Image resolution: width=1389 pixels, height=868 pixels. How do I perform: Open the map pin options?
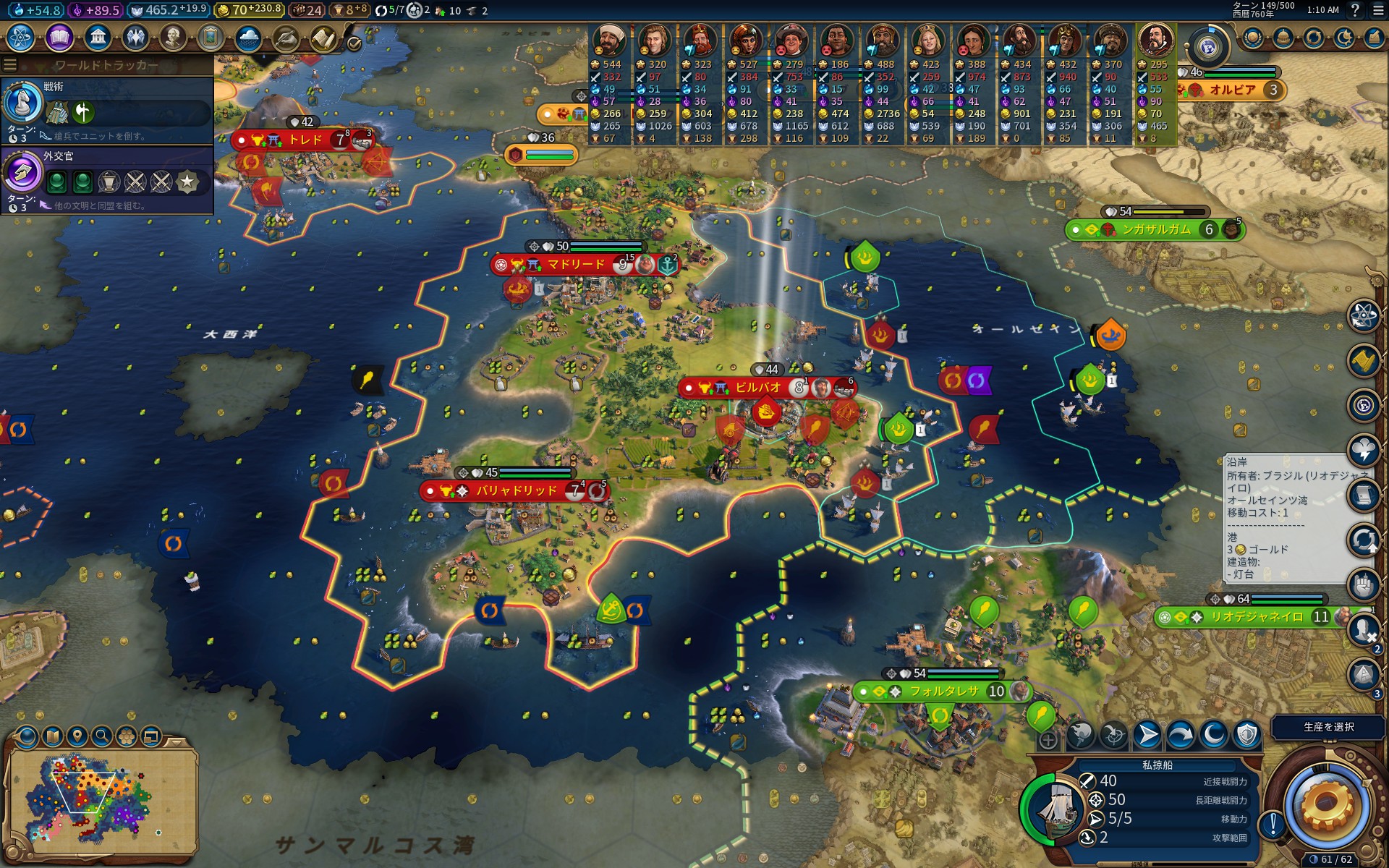(77, 737)
